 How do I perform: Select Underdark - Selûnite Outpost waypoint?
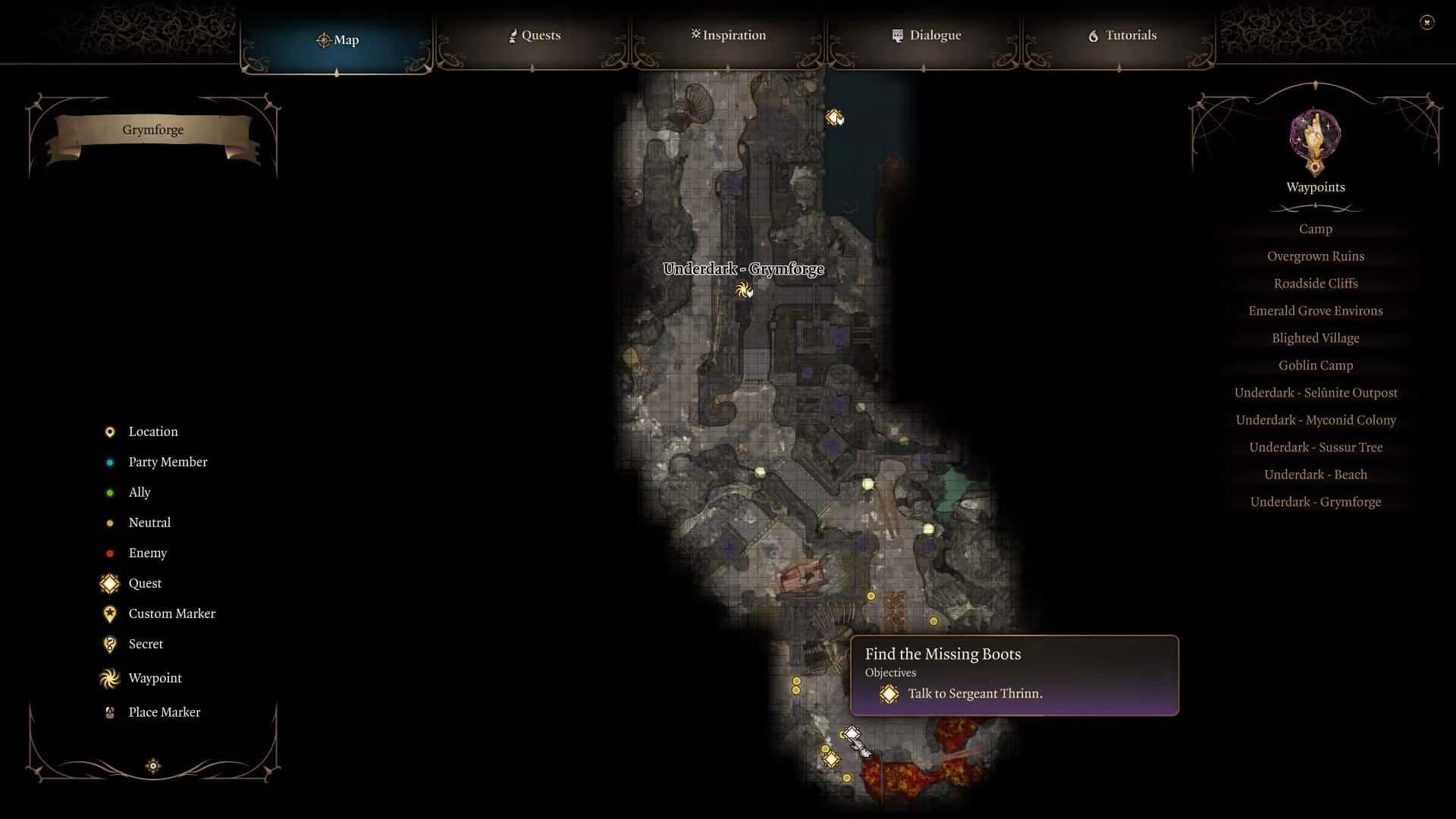pyautogui.click(x=1315, y=393)
